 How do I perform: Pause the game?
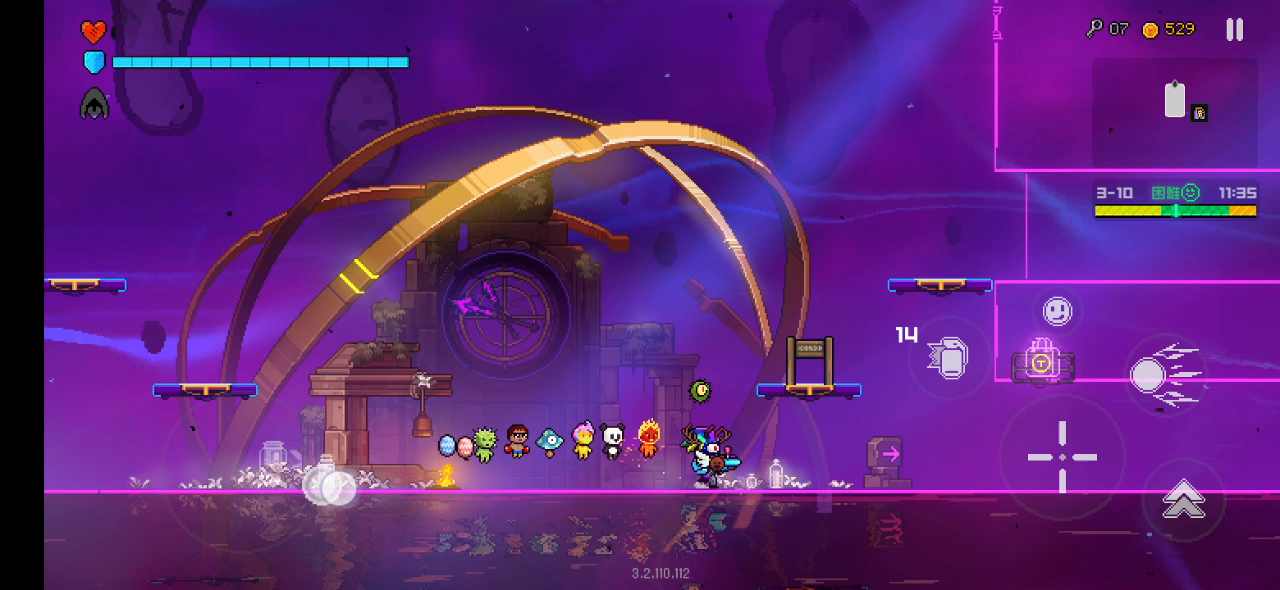pyautogui.click(x=1235, y=30)
